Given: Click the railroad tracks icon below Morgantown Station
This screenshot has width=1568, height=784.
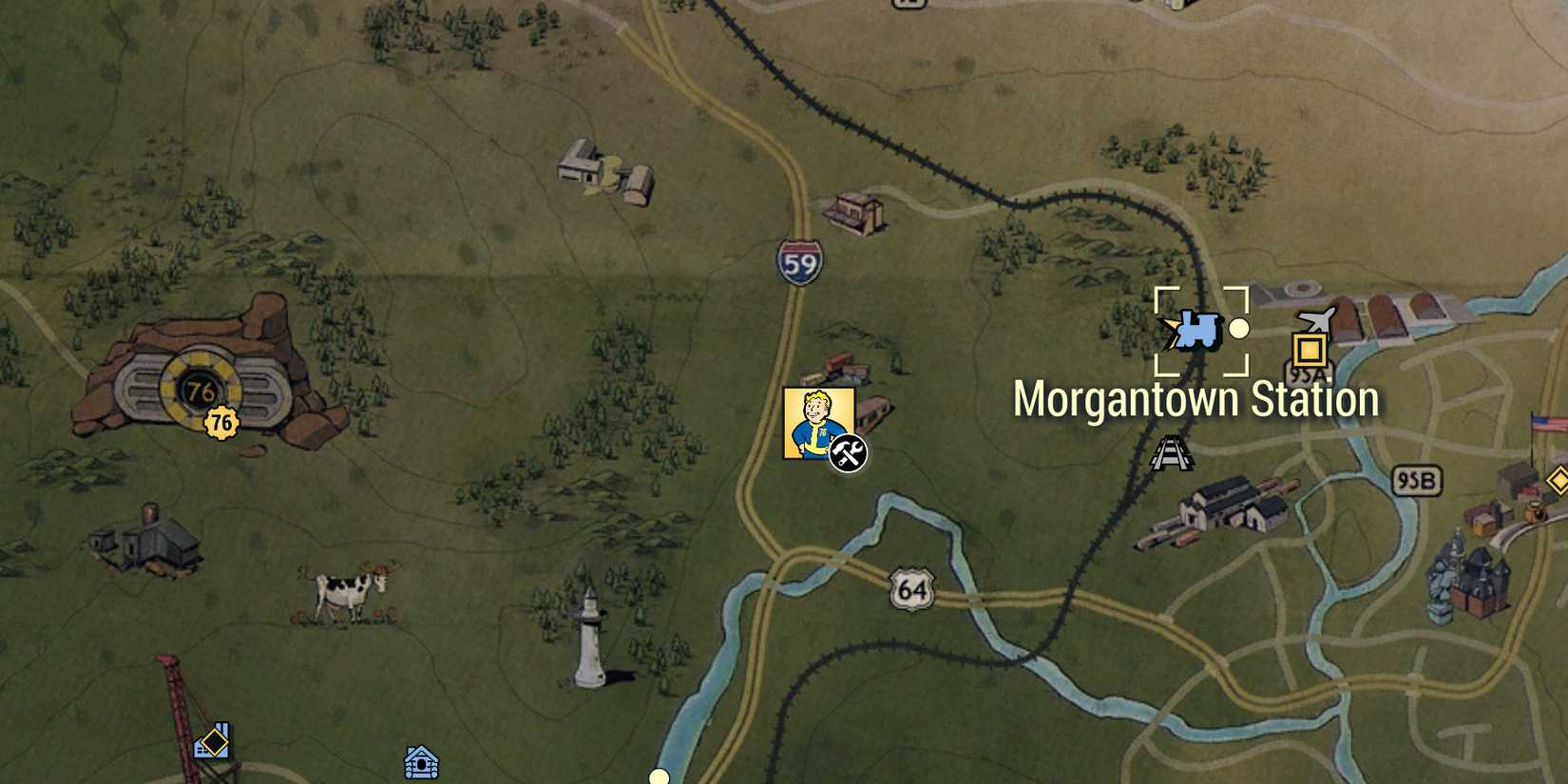Looking at the screenshot, I should coord(1172,453).
